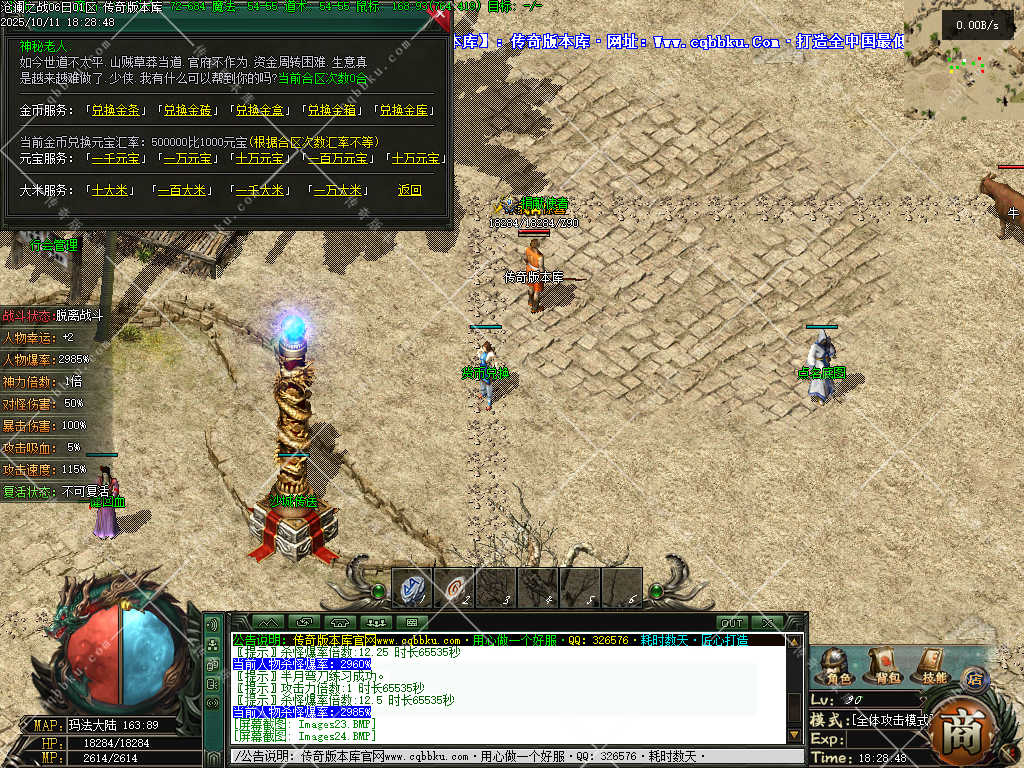Choose the 一百大米 rice option
1024x768 pixels.
pyautogui.click(x=180, y=190)
